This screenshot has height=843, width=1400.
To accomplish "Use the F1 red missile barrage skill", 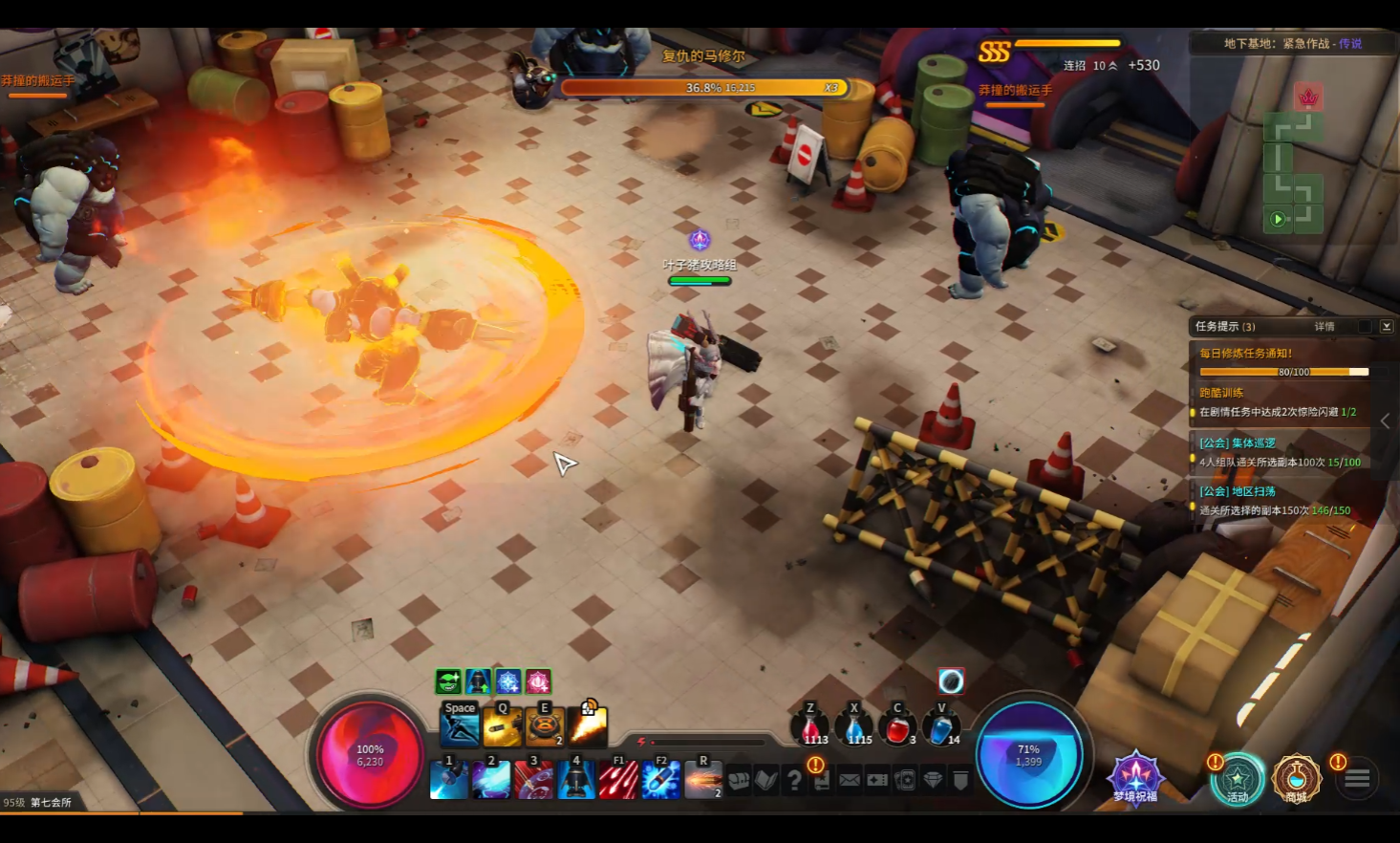I will point(618,779).
